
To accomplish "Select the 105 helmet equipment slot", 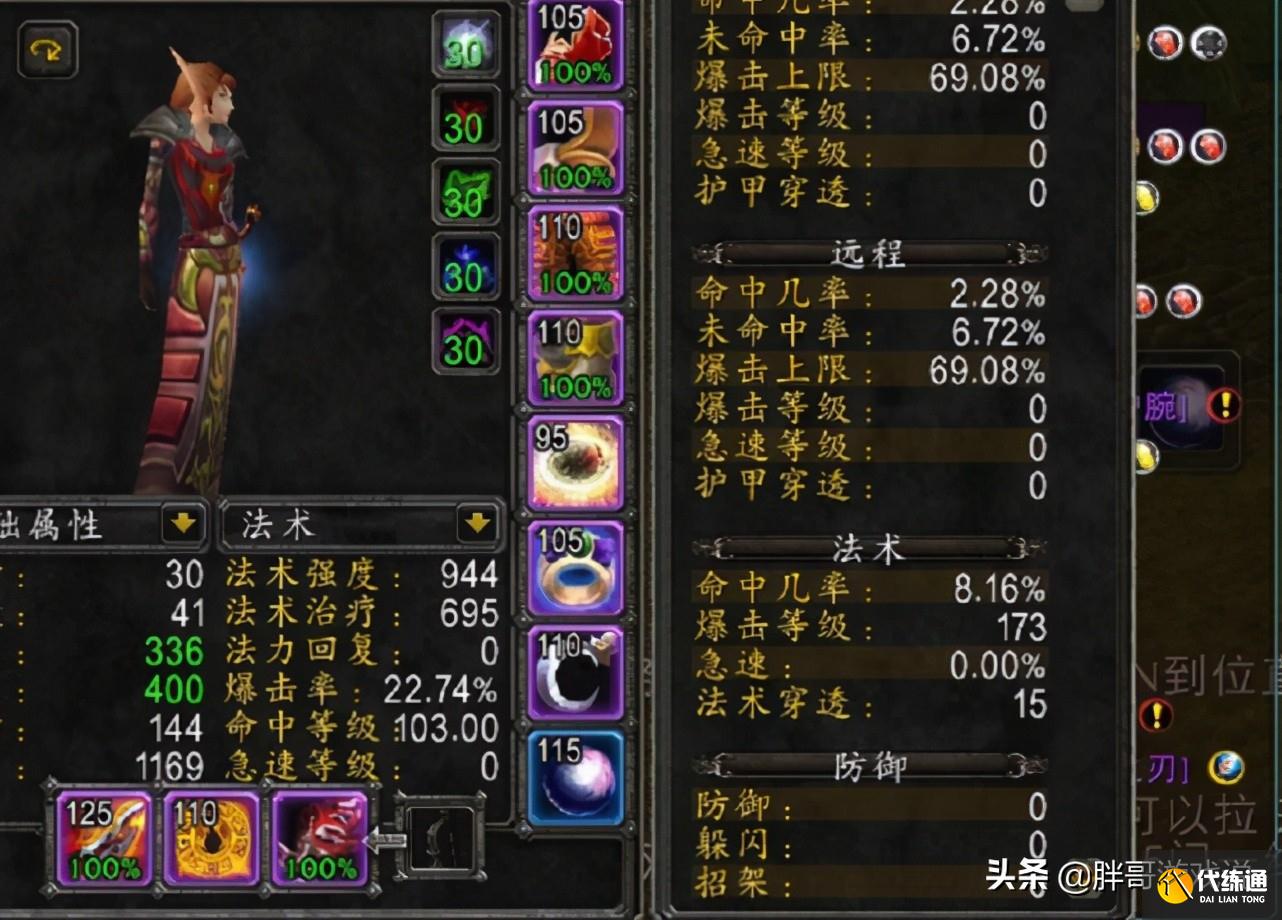I will (575, 45).
